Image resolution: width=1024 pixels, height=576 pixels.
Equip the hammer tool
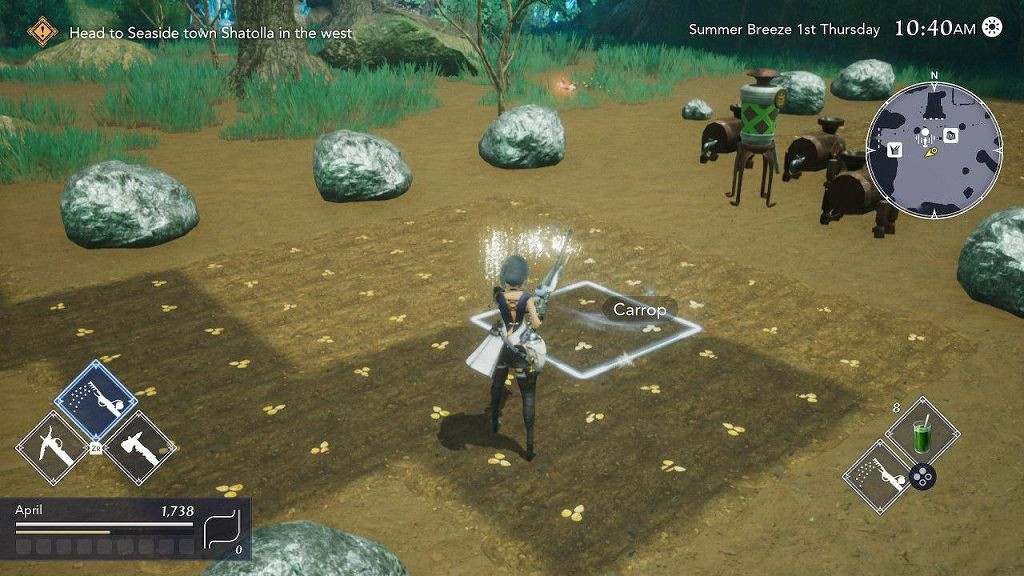click(x=138, y=448)
